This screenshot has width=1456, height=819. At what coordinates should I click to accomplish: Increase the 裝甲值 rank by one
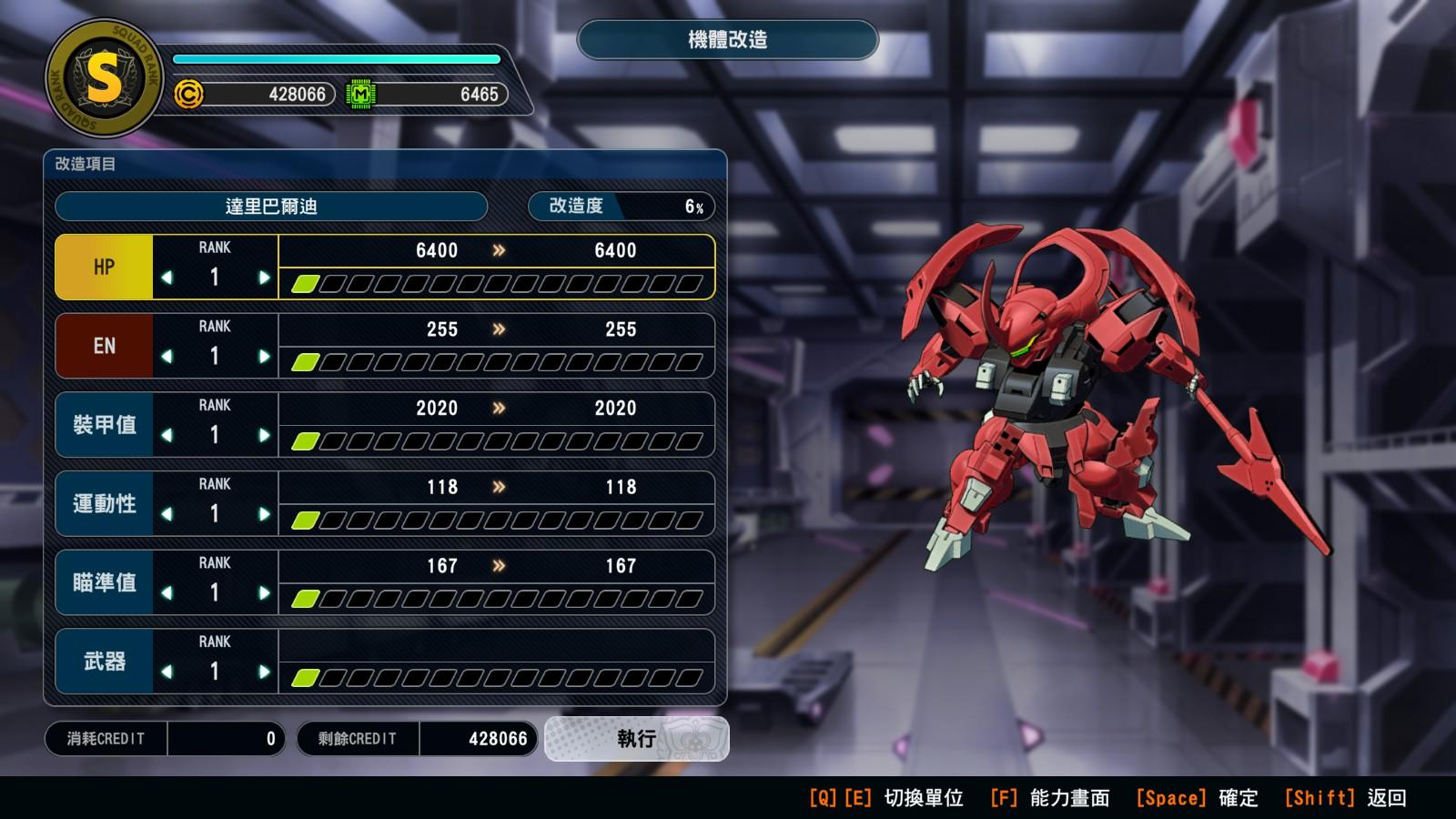coord(264,436)
